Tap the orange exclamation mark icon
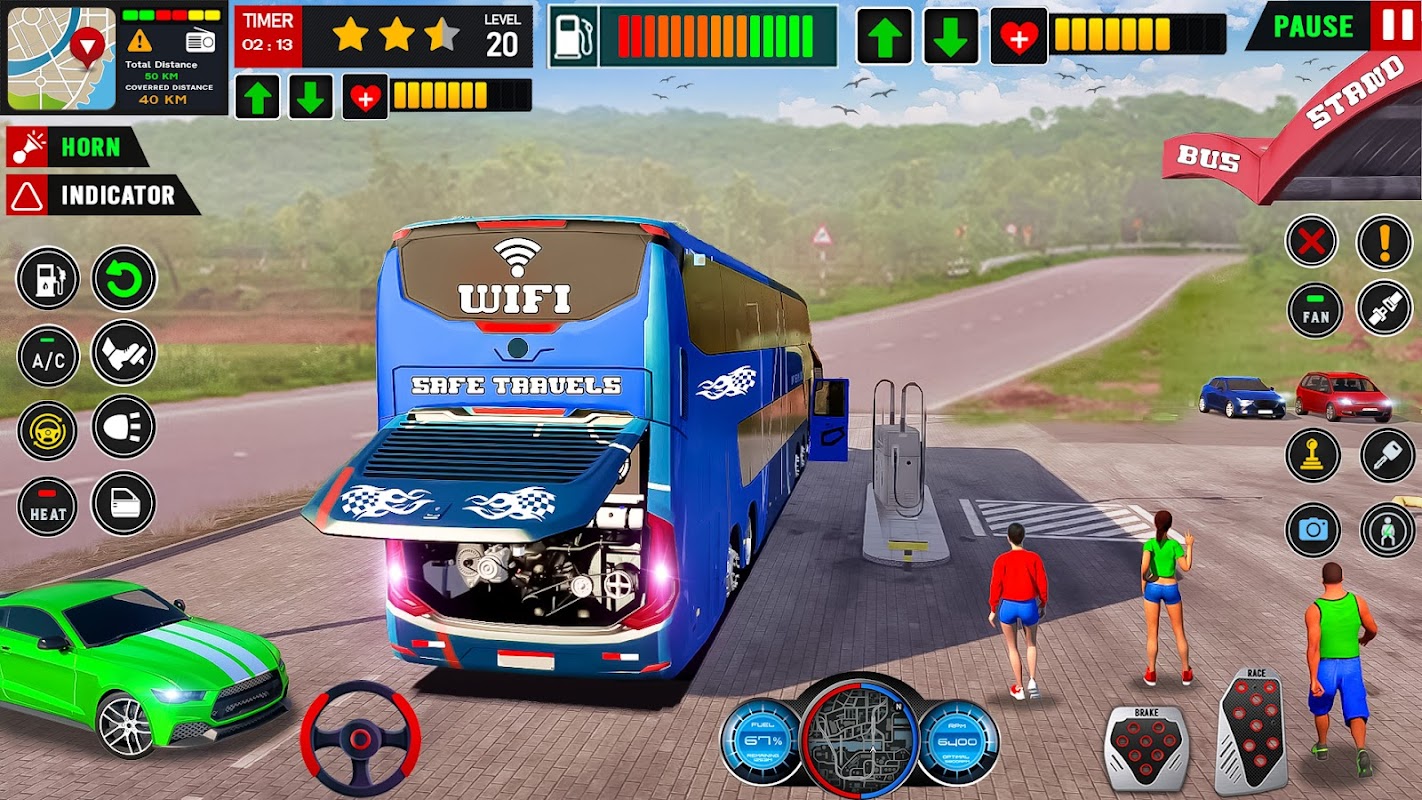Image resolution: width=1422 pixels, height=800 pixels. tap(1384, 241)
